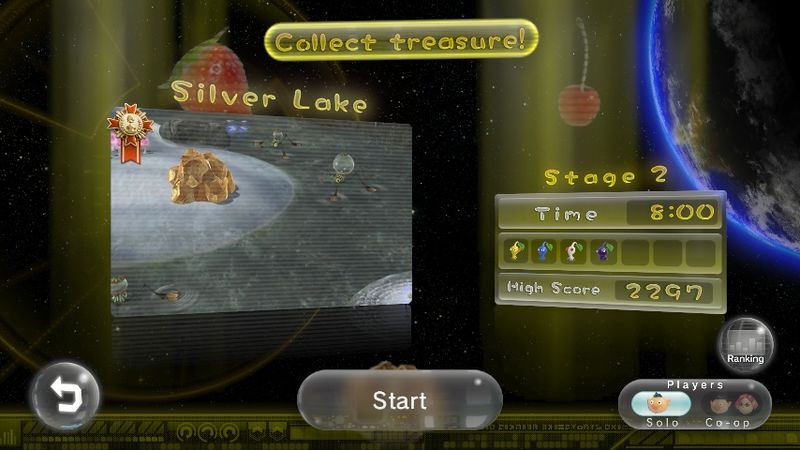Start the Silver Lake stage
Image resolution: width=800 pixels, height=450 pixels.
400,401
